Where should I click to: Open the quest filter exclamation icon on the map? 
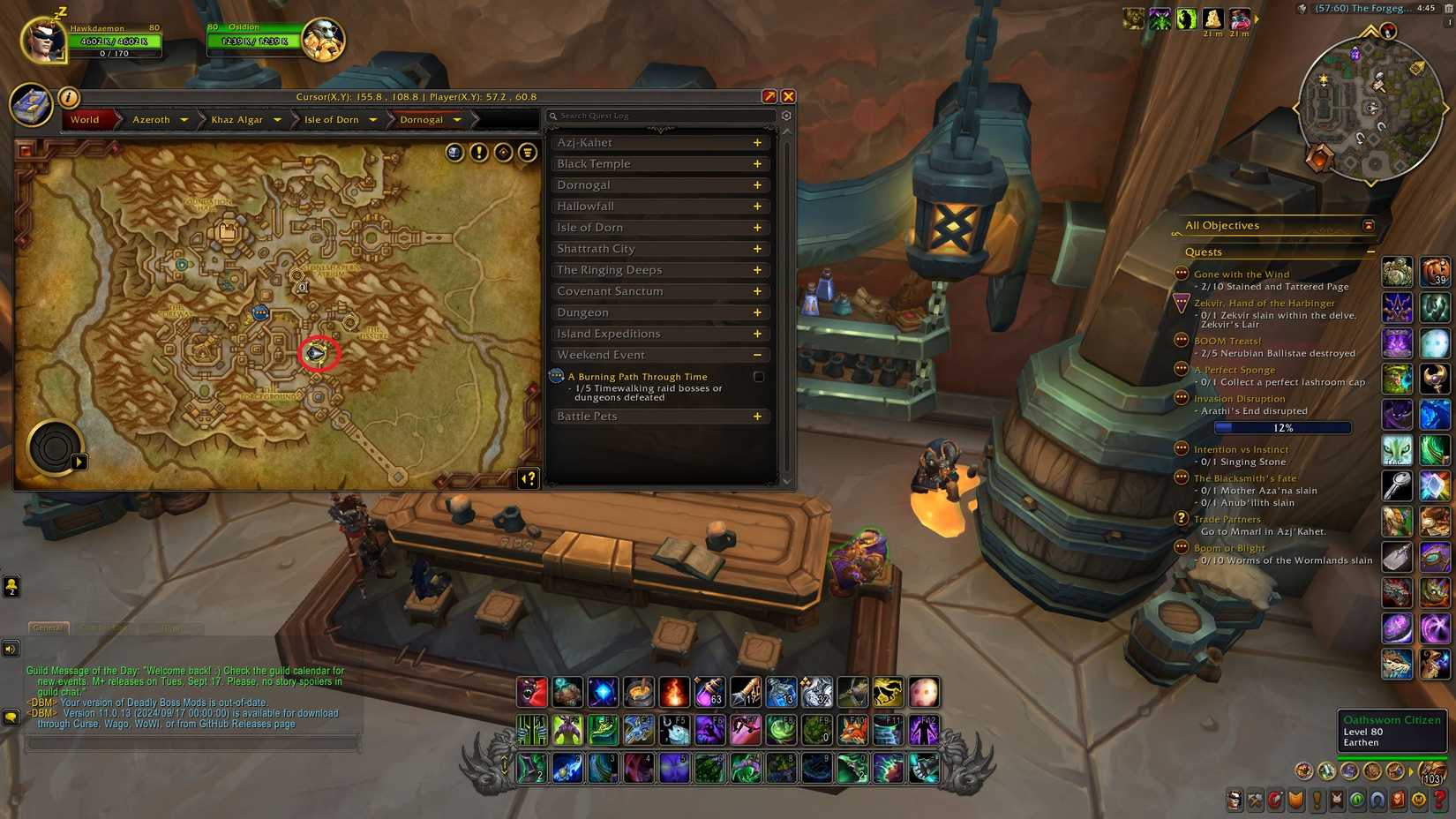(477, 153)
